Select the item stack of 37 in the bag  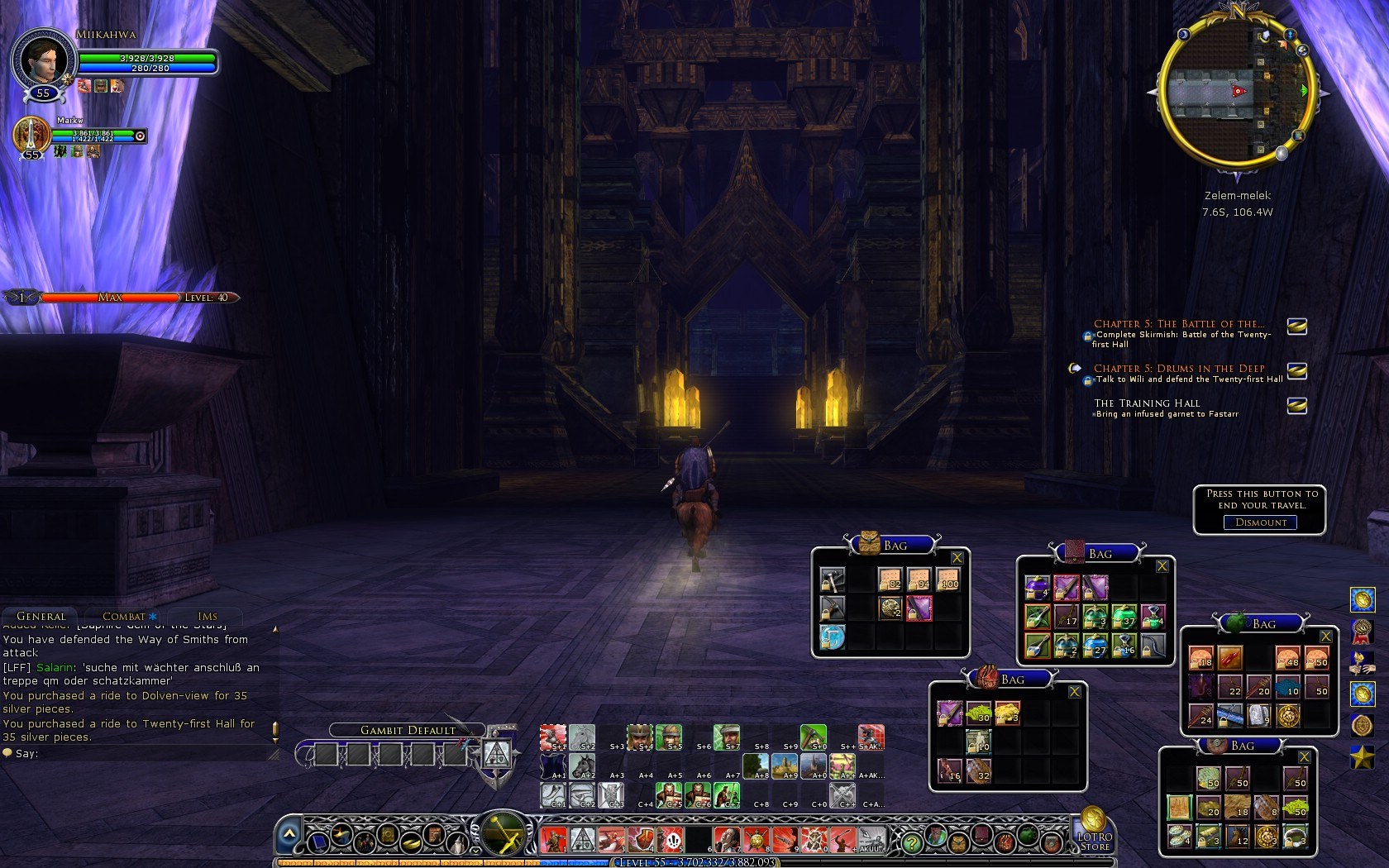[x=1124, y=617]
